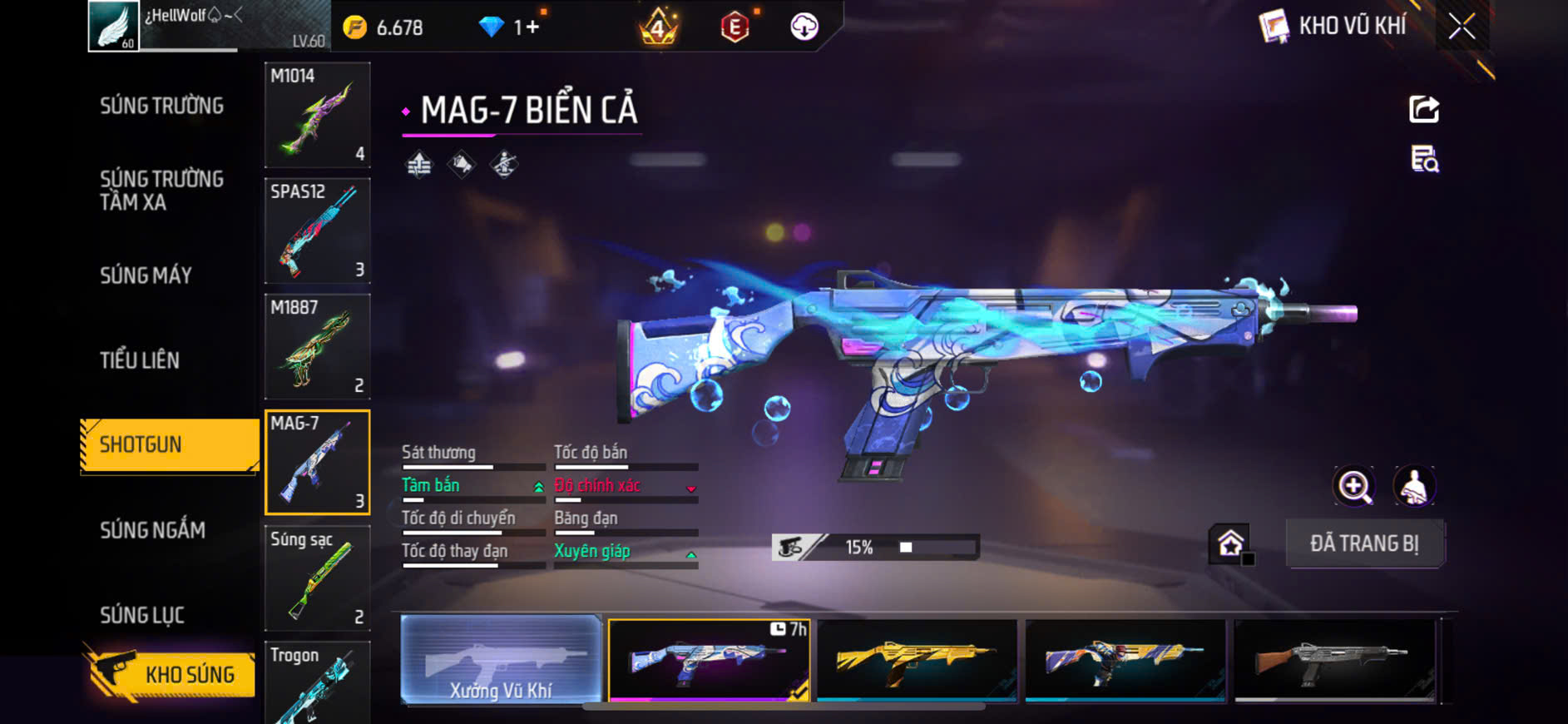Close the weapon armory screen

[x=1462, y=27]
